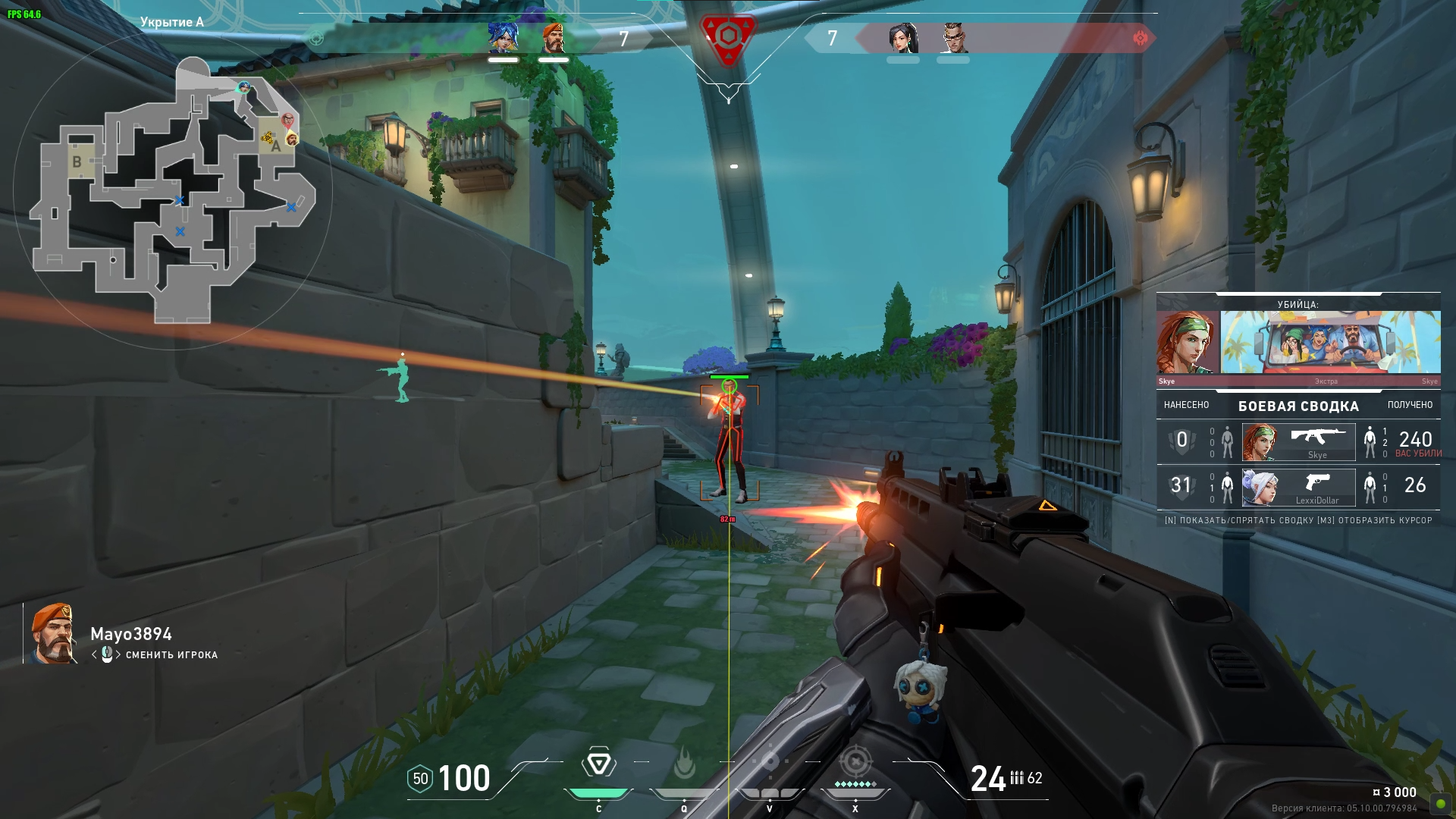Open the LexxiDollar row in combat report

[1298, 487]
